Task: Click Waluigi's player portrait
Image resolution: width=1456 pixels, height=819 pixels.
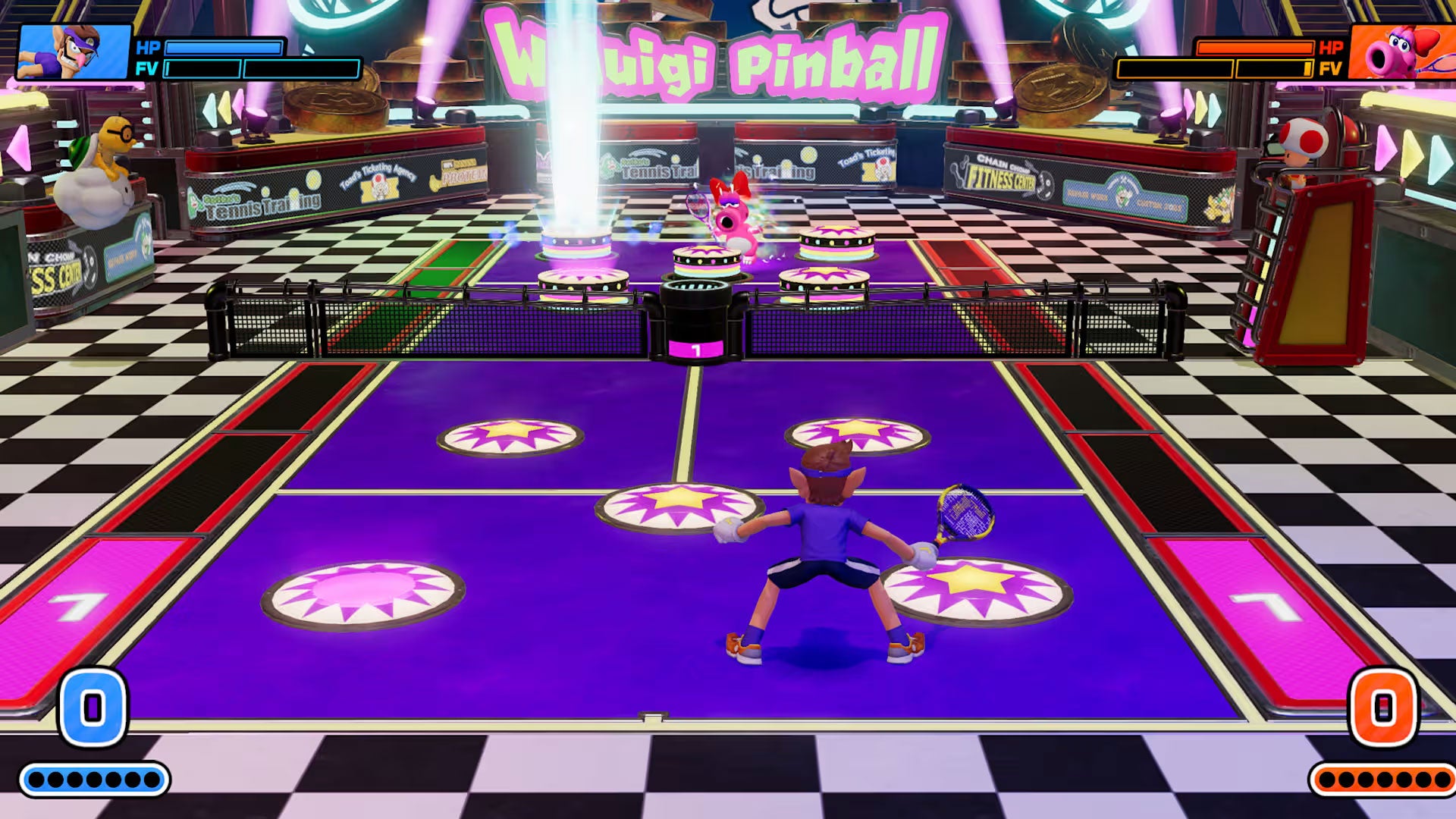Action: (74, 52)
